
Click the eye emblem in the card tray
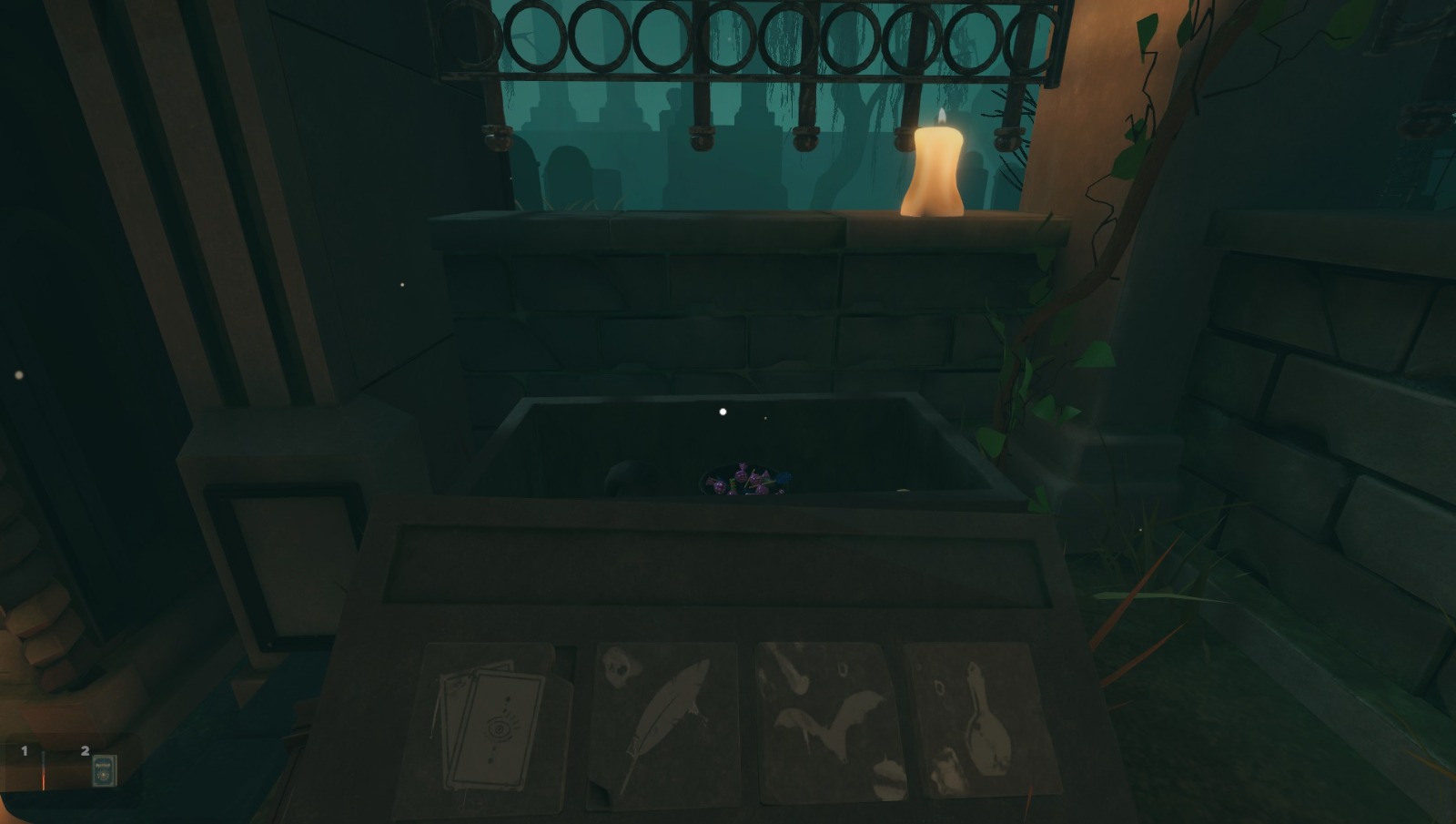coord(500,728)
